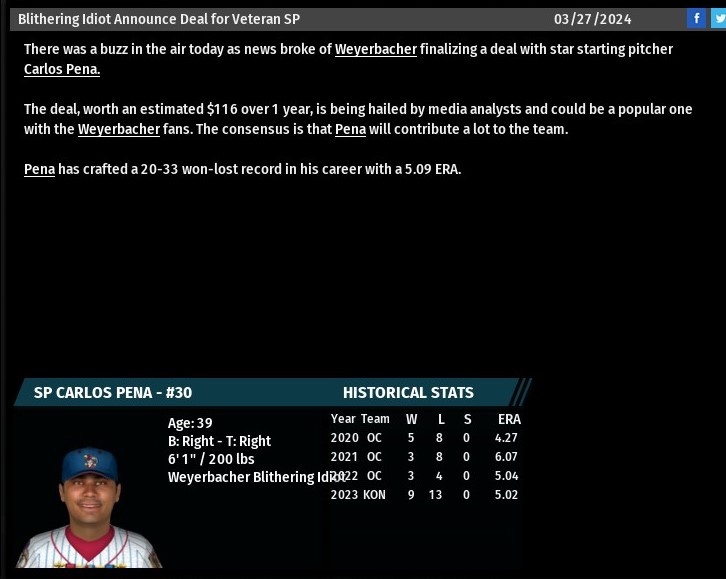Follow the Weyerbacher link before the word "fans"
Image resolution: width=726 pixels, height=579 pixels.
118,129
